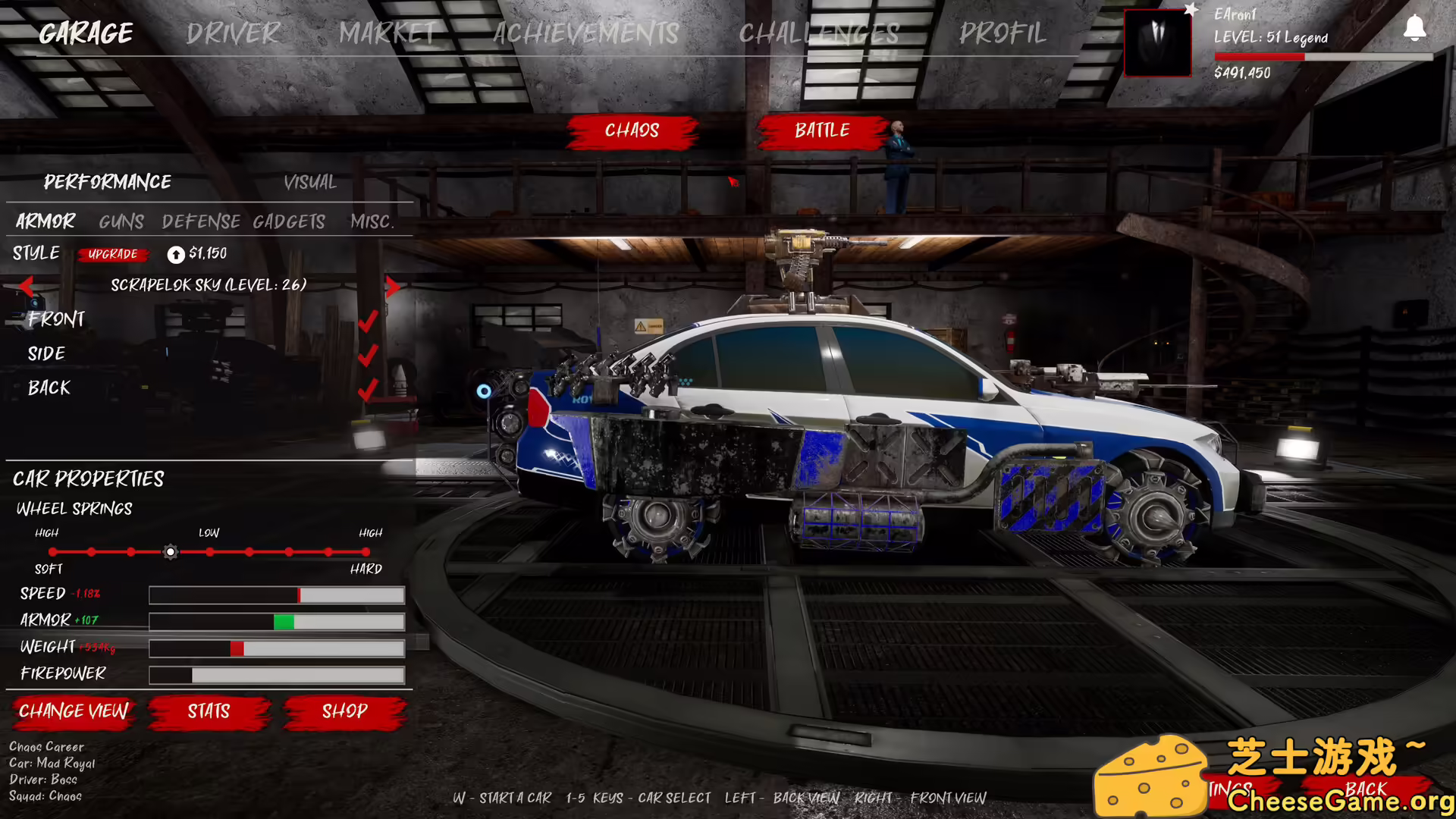The width and height of the screenshot is (1456, 819).
Task: Open the SHOP
Action: coord(345,712)
